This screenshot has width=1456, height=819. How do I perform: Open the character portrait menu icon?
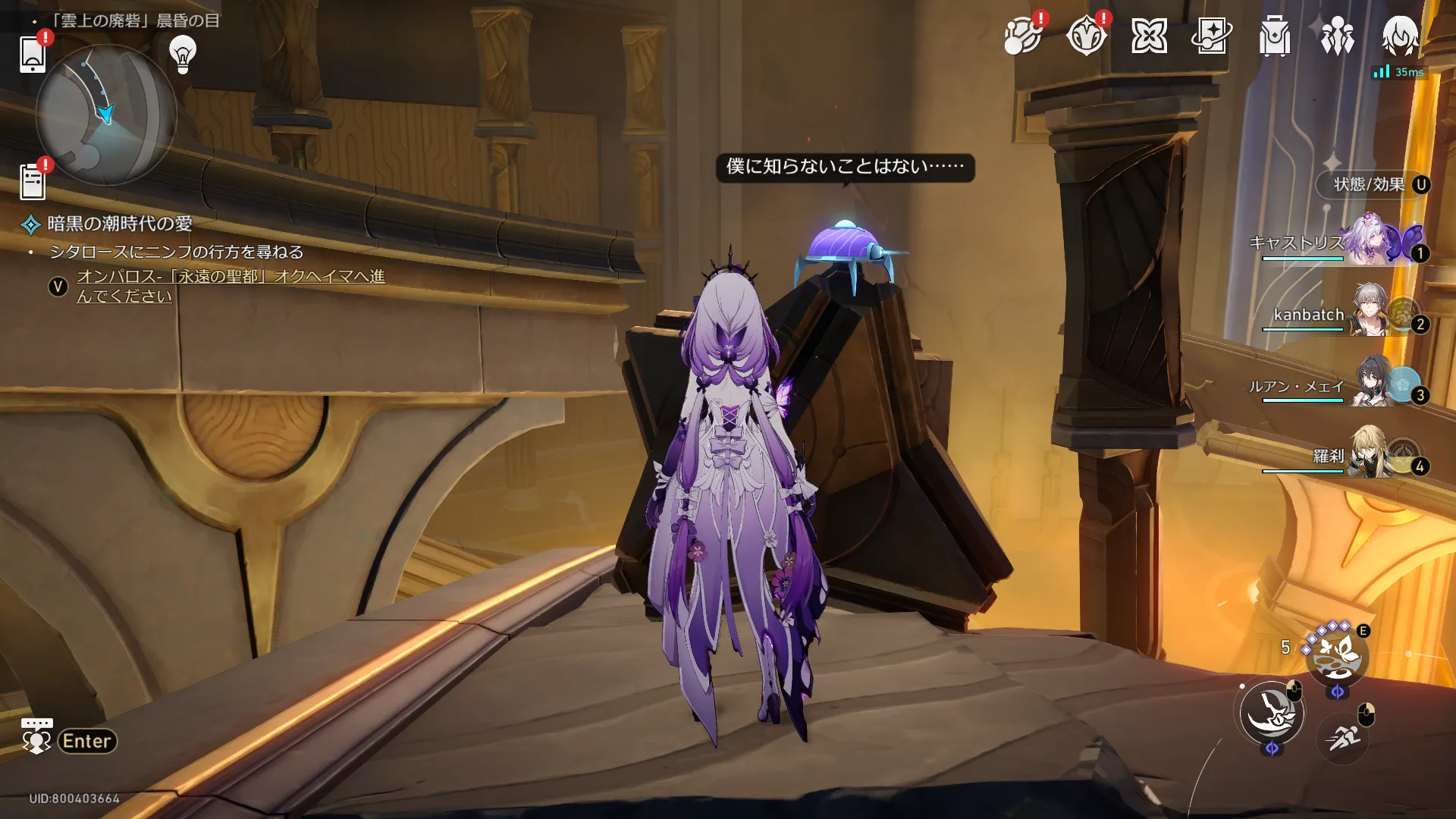click(1400, 36)
